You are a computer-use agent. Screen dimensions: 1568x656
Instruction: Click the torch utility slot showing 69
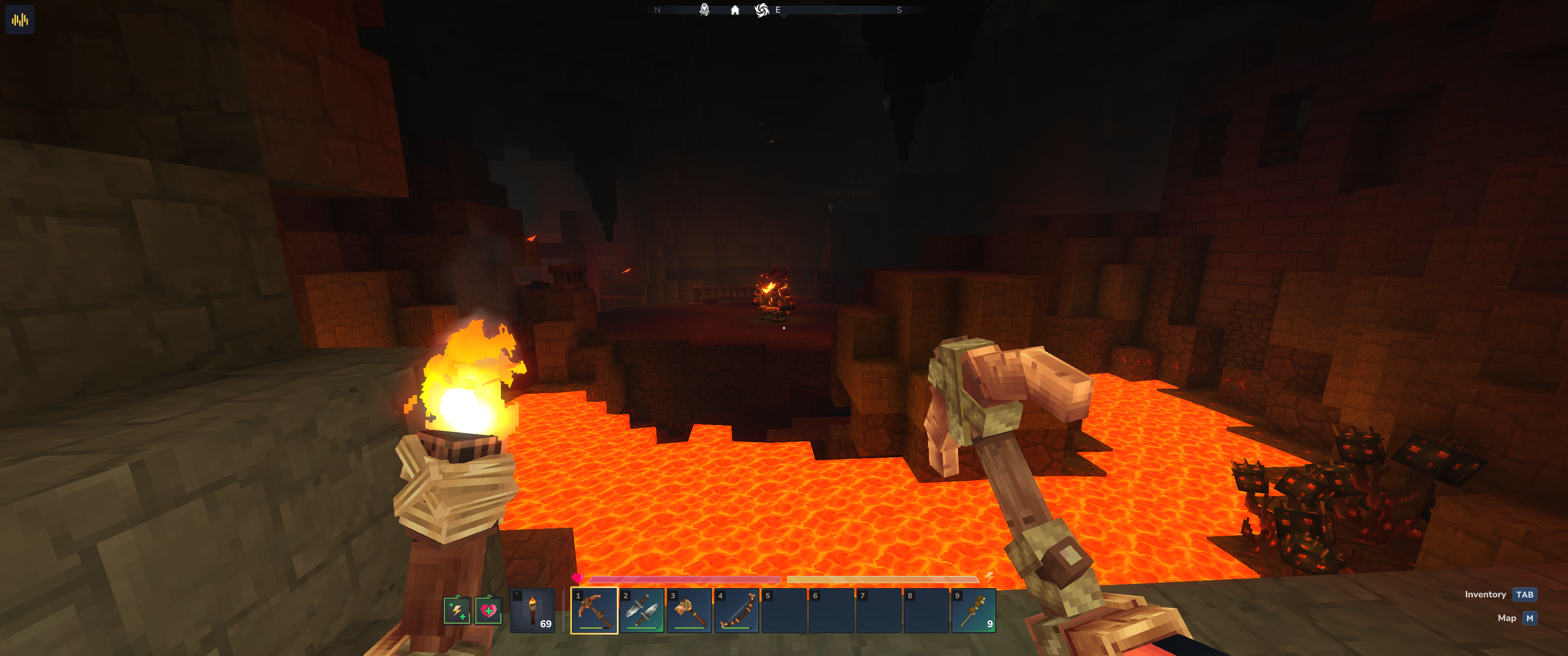pos(532,610)
